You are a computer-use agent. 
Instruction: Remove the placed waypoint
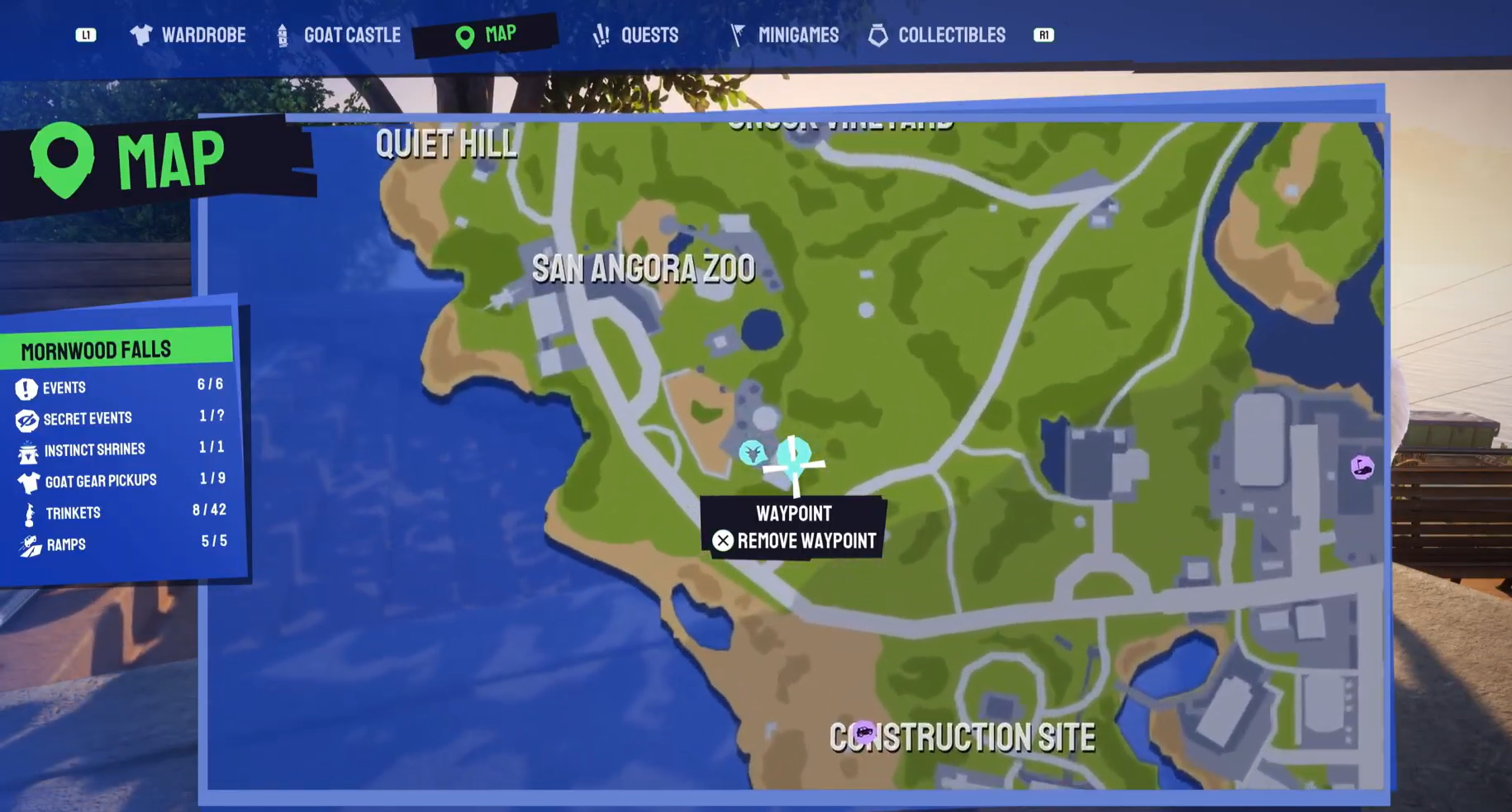[794, 541]
